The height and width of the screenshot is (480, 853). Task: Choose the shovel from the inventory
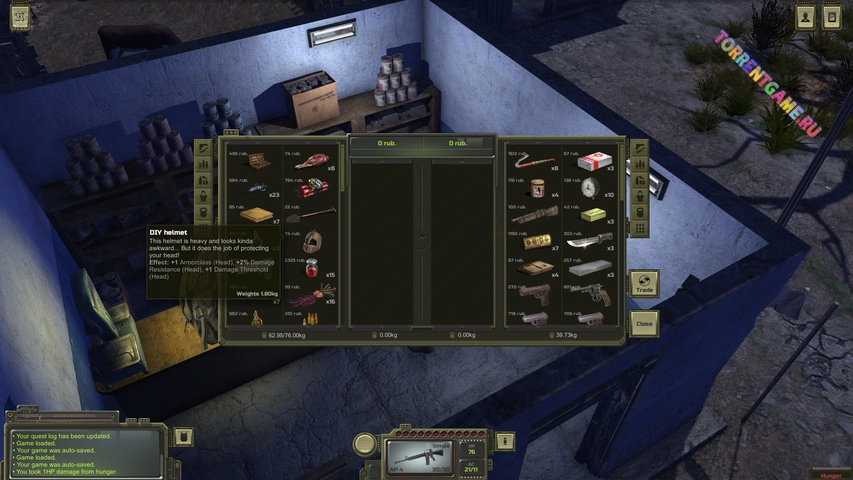tap(312, 214)
